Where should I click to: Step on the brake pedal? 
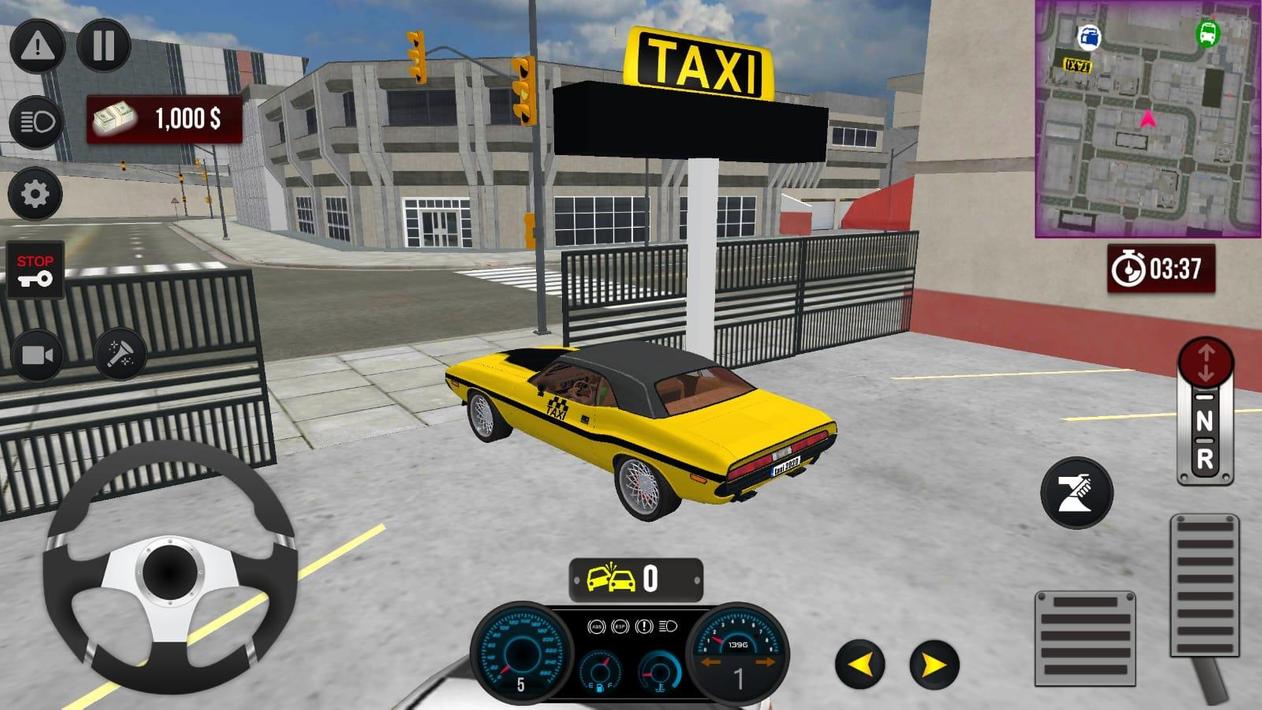point(1085,638)
